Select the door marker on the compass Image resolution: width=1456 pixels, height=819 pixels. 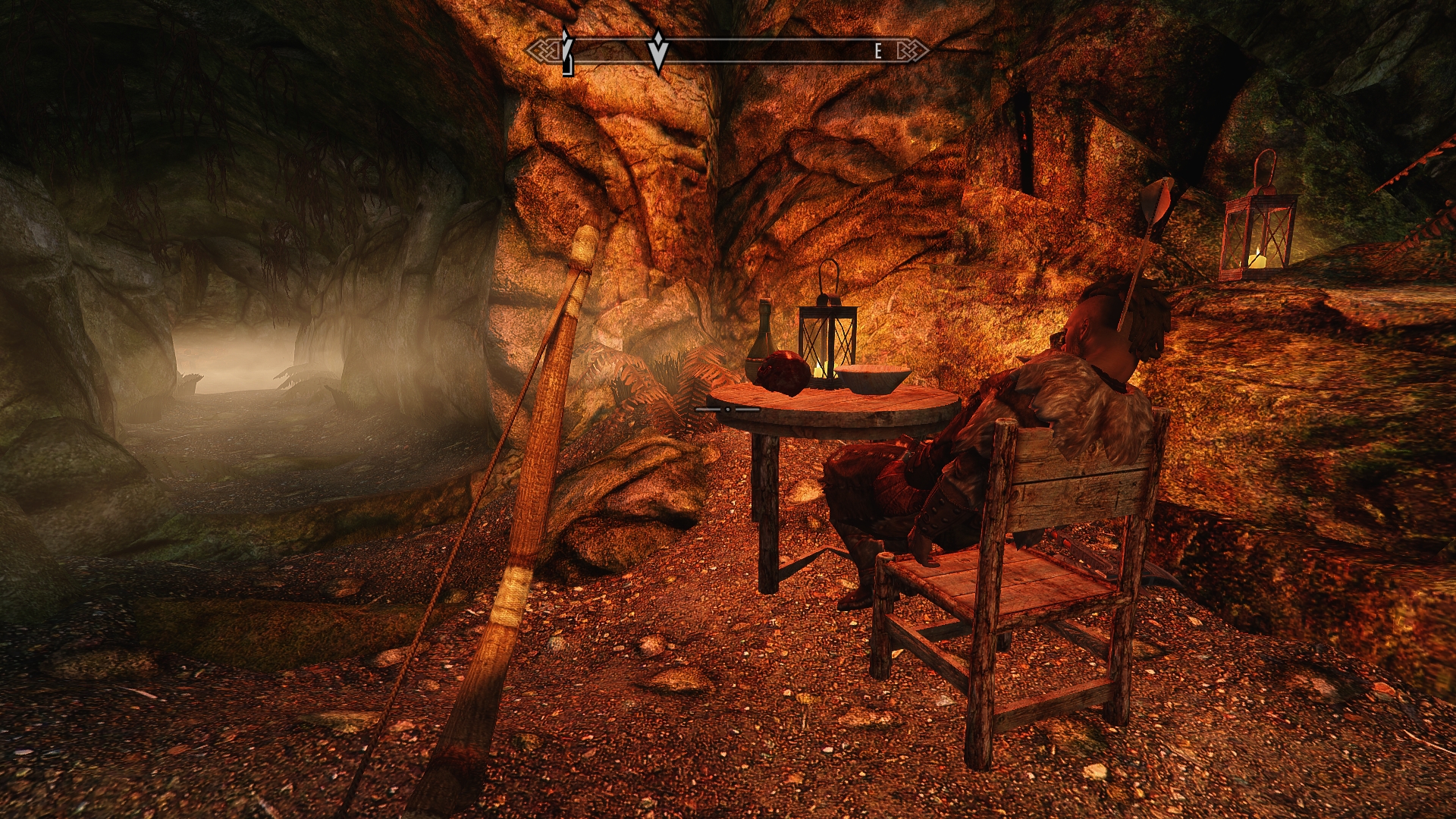567,53
